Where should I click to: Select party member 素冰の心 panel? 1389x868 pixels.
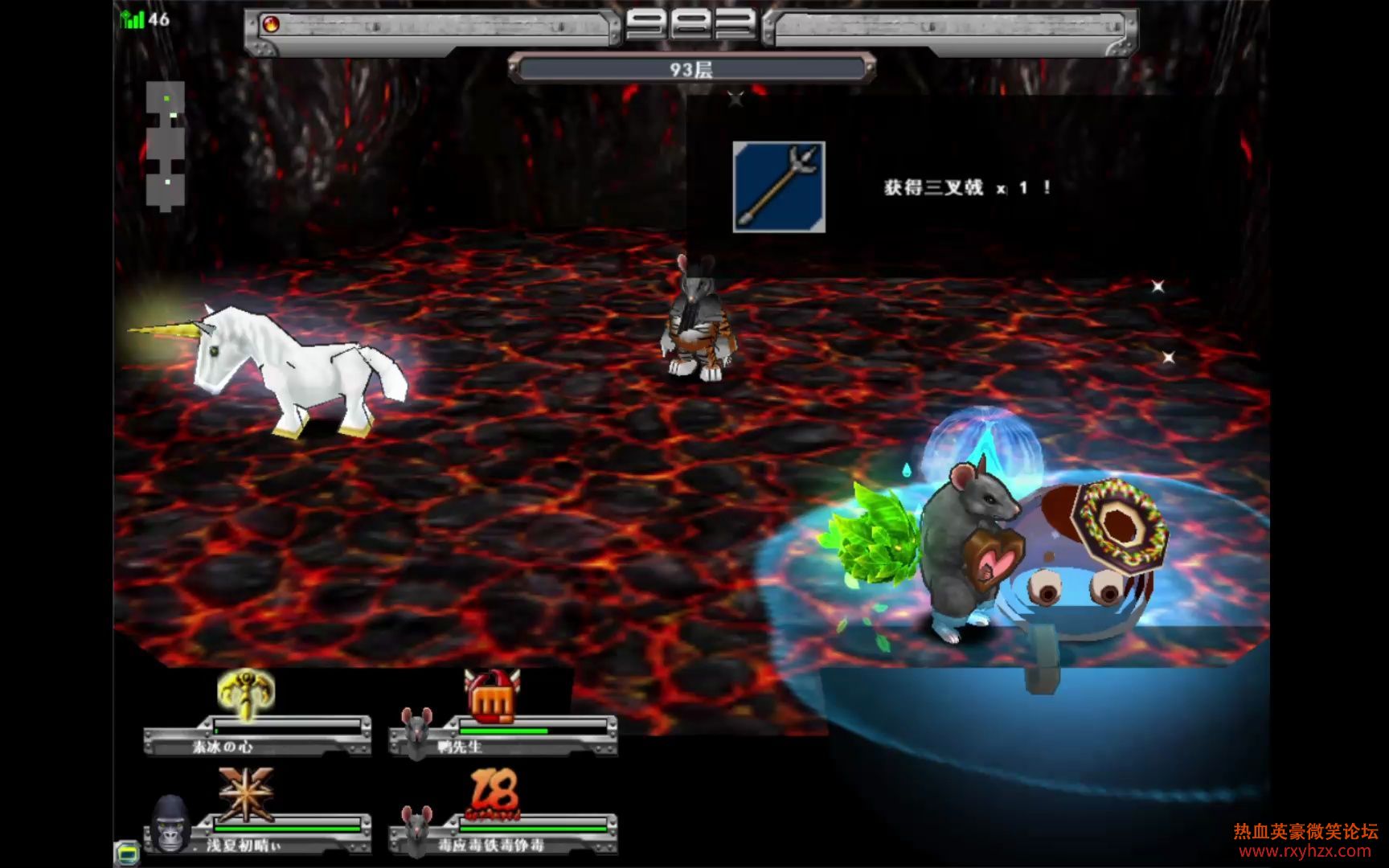[257, 737]
